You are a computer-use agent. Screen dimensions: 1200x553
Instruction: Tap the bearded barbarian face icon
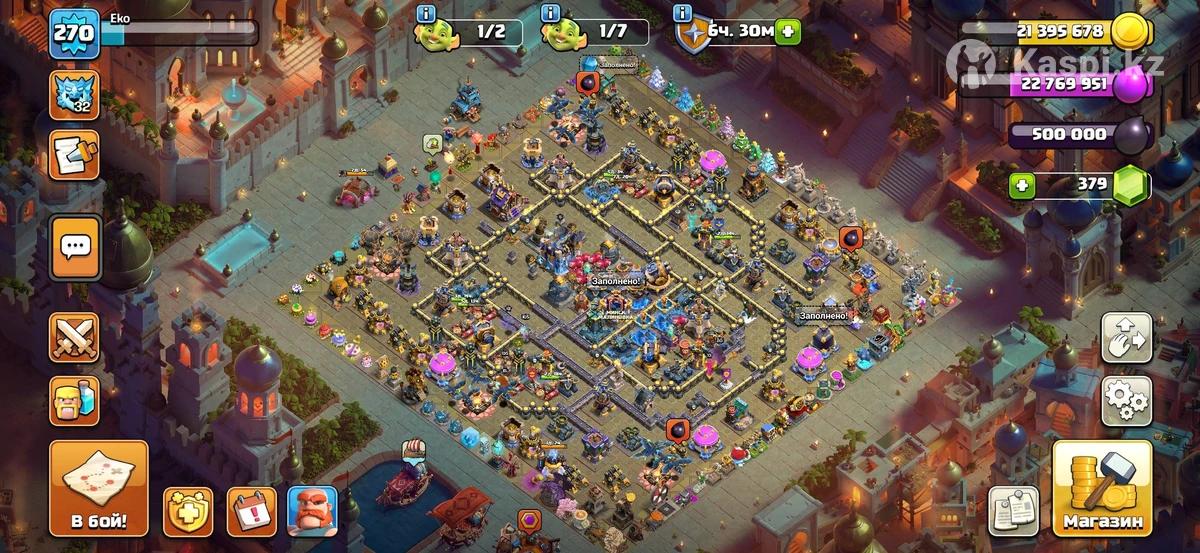[312, 512]
